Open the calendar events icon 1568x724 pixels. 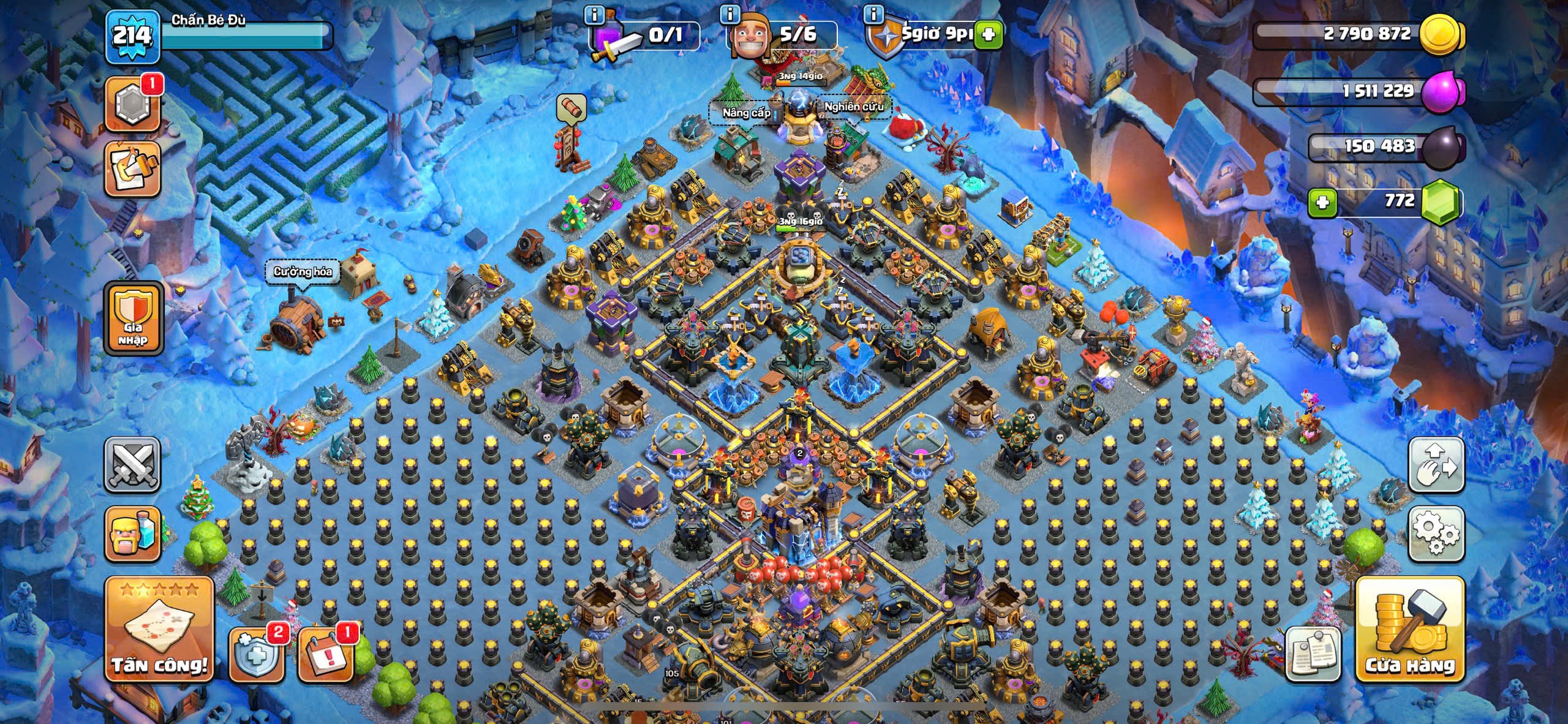click(x=326, y=655)
